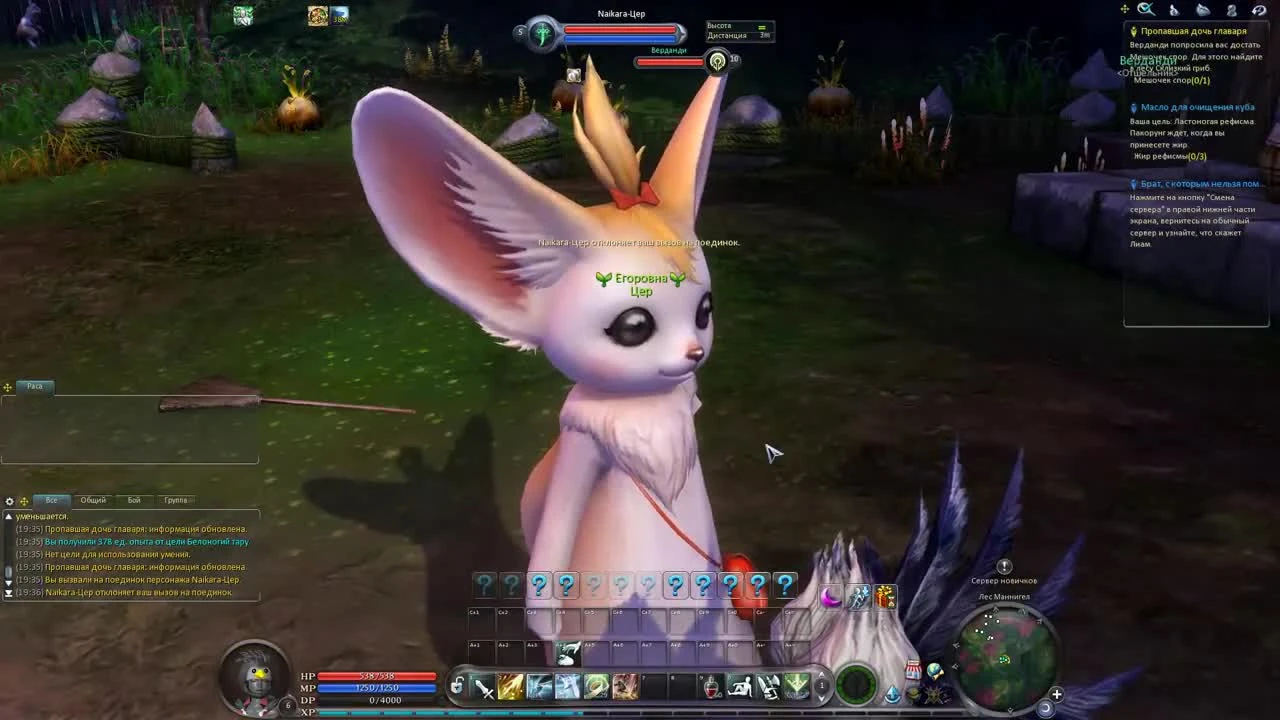1280x720 pixels.
Task: Use the healing potion skill slot
Action: [710, 687]
